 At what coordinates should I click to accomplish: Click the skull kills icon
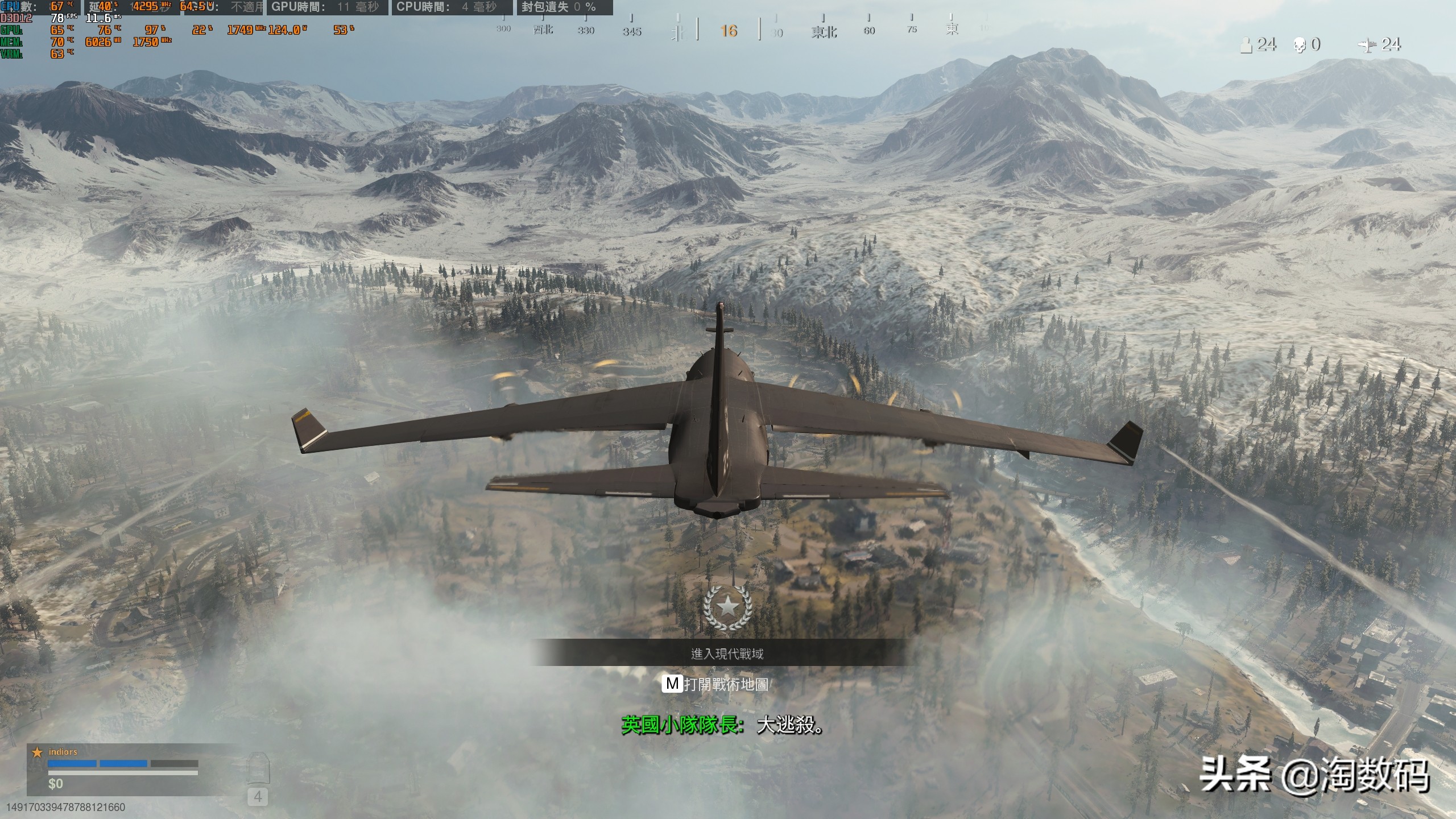[x=1300, y=45]
